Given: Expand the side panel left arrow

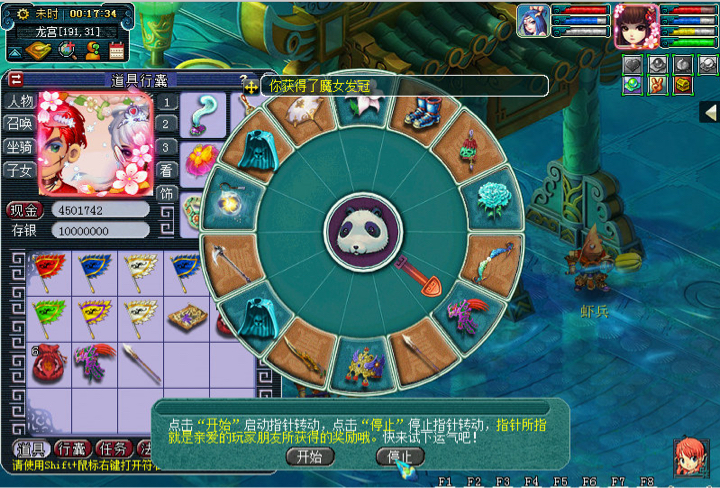Looking at the screenshot, I should click(x=709, y=112).
